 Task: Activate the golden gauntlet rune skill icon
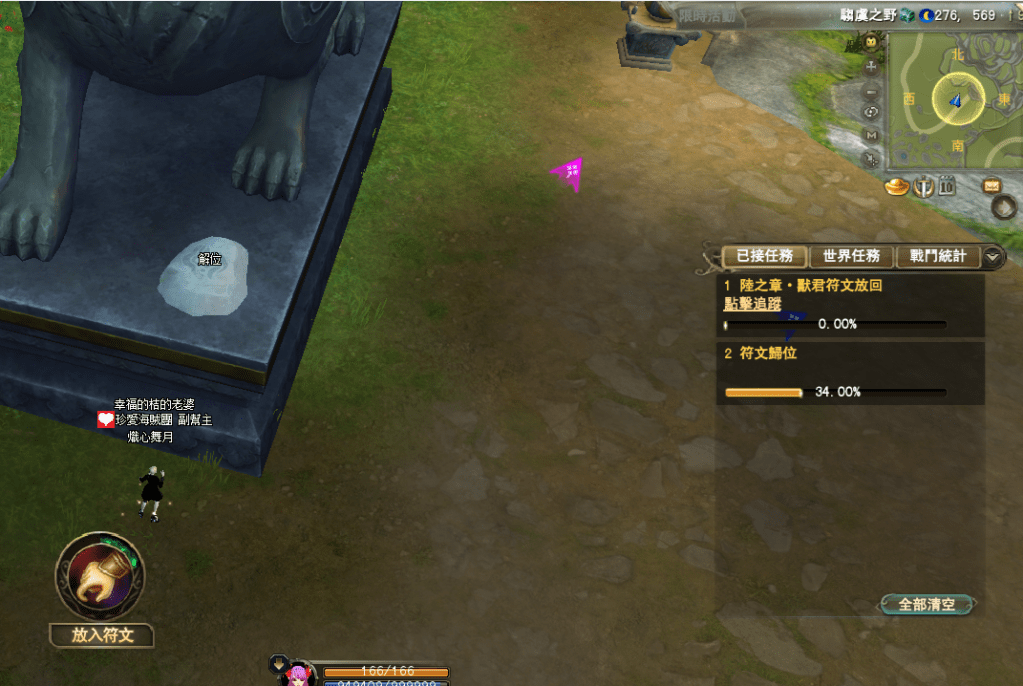pos(100,575)
